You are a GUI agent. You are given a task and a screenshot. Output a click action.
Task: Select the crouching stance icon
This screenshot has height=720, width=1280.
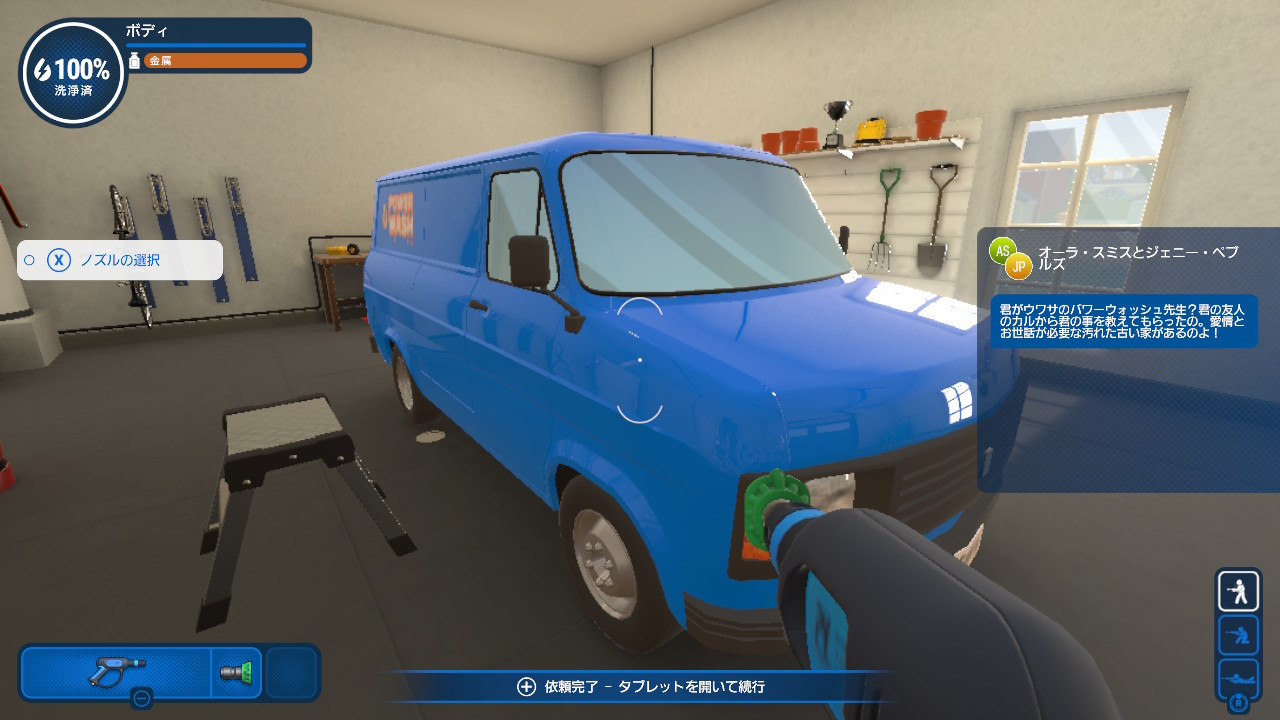[1238, 635]
